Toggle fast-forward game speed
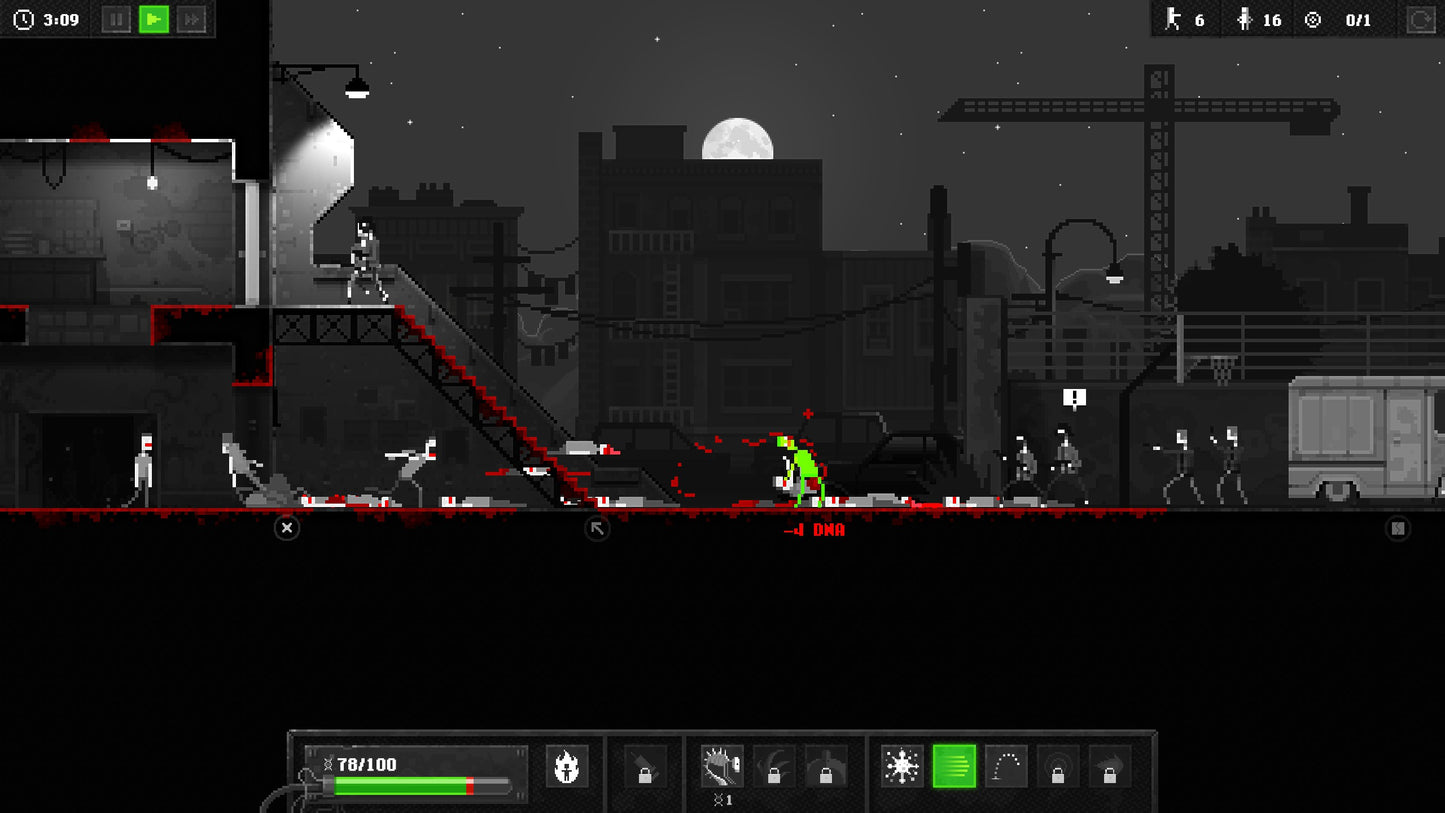 click(192, 17)
